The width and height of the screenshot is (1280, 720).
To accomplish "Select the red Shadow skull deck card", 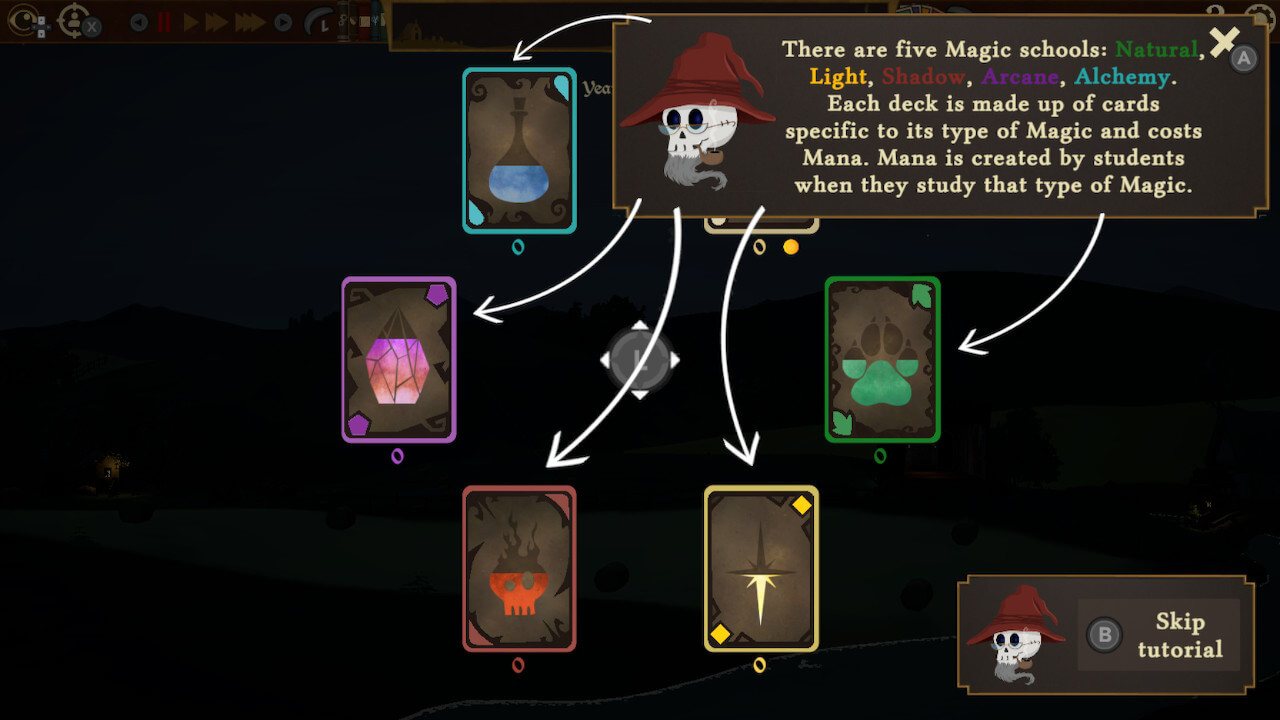I will click(x=518, y=570).
